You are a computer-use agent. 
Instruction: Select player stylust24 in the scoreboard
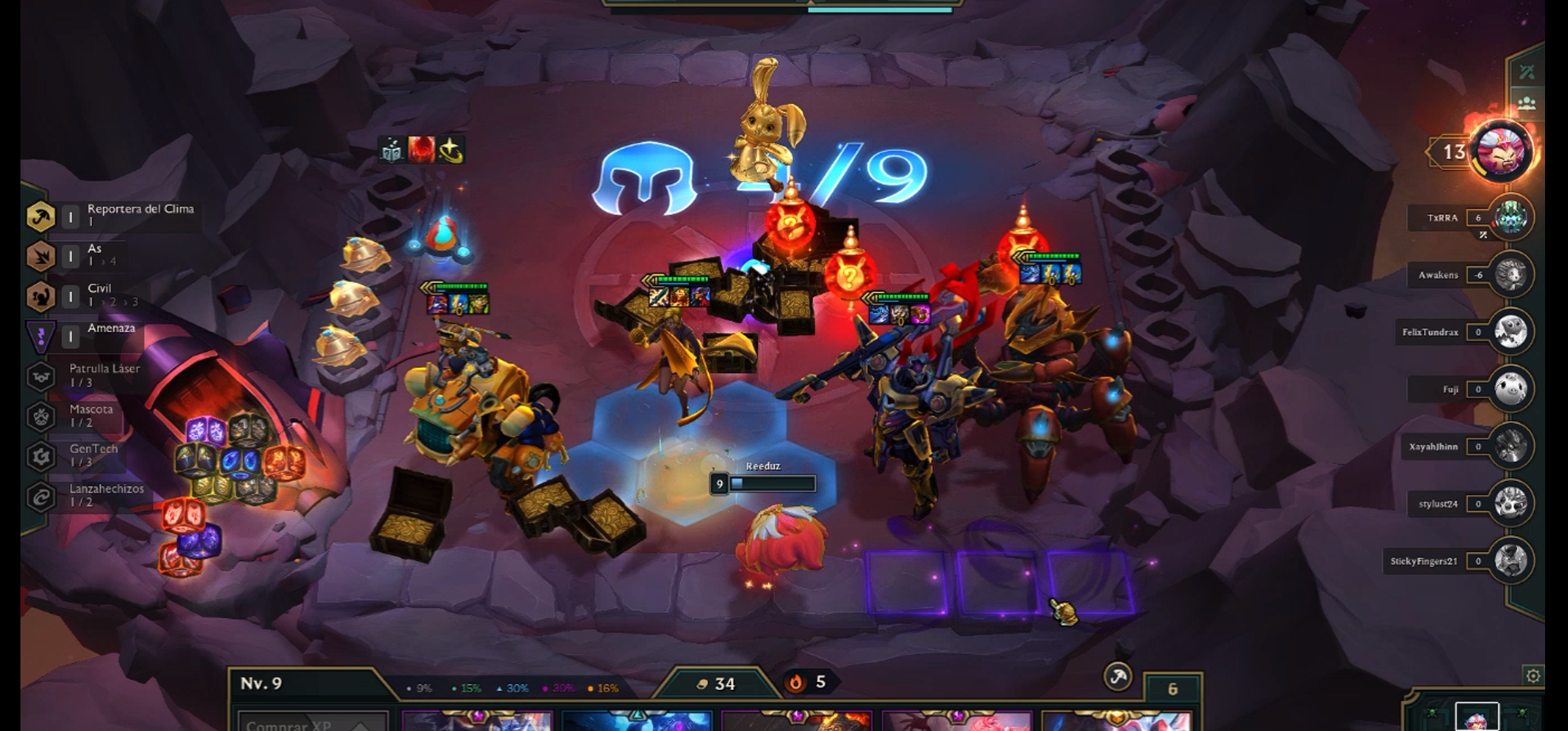(1509, 504)
